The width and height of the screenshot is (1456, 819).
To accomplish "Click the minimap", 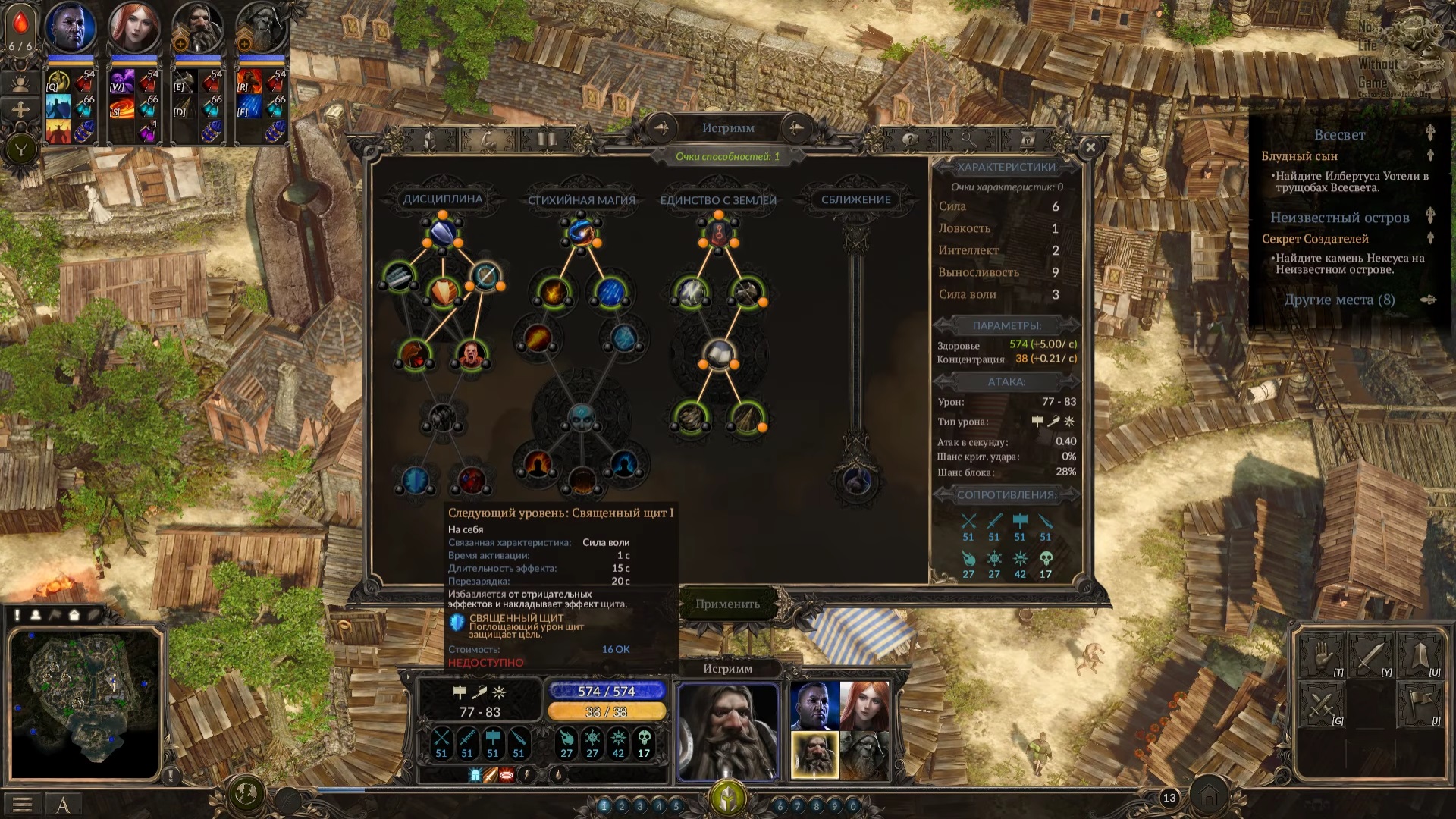I will [x=85, y=704].
